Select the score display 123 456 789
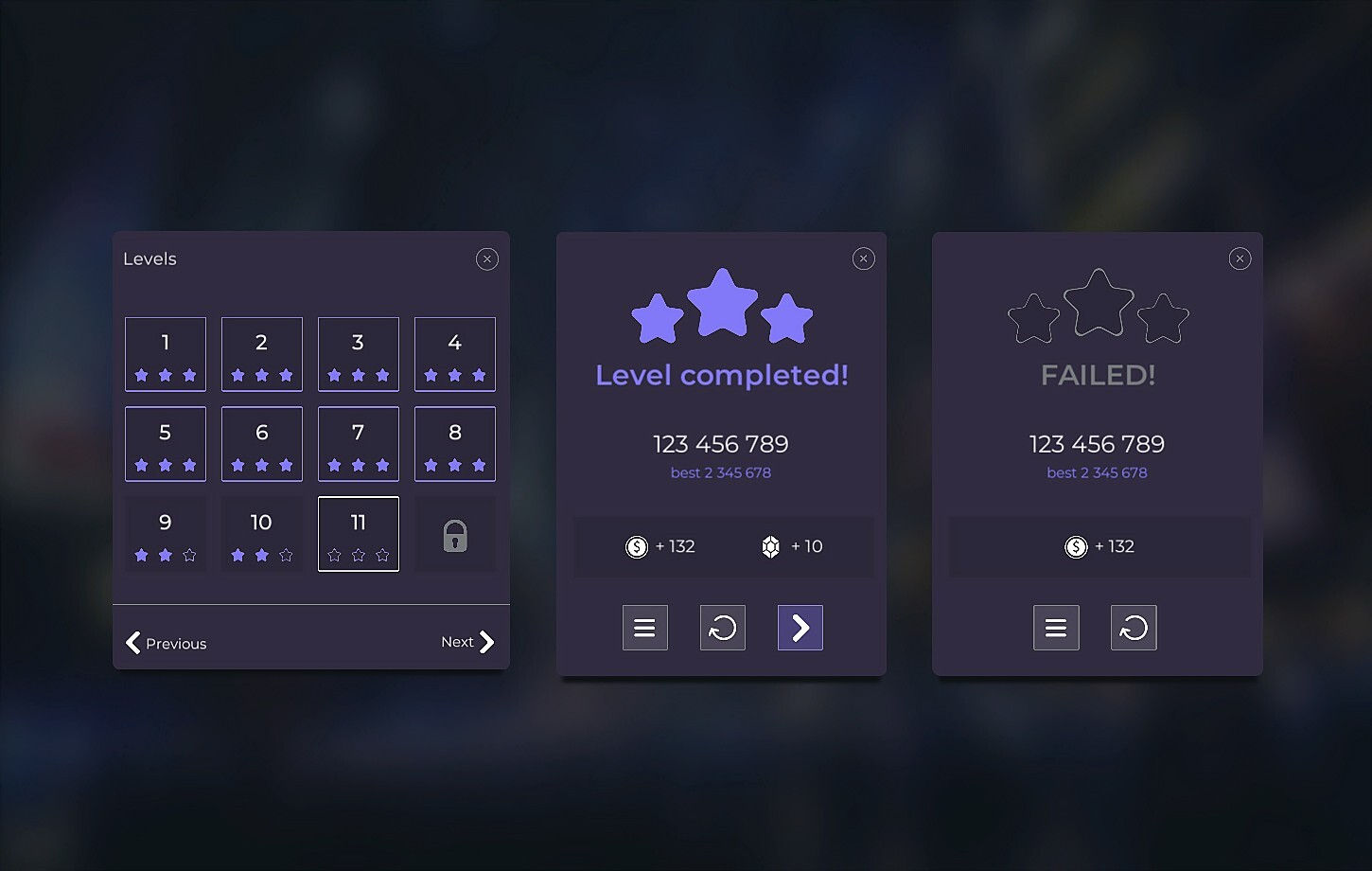Viewport: 1372px width, 871px height. pyautogui.click(x=721, y=443)
